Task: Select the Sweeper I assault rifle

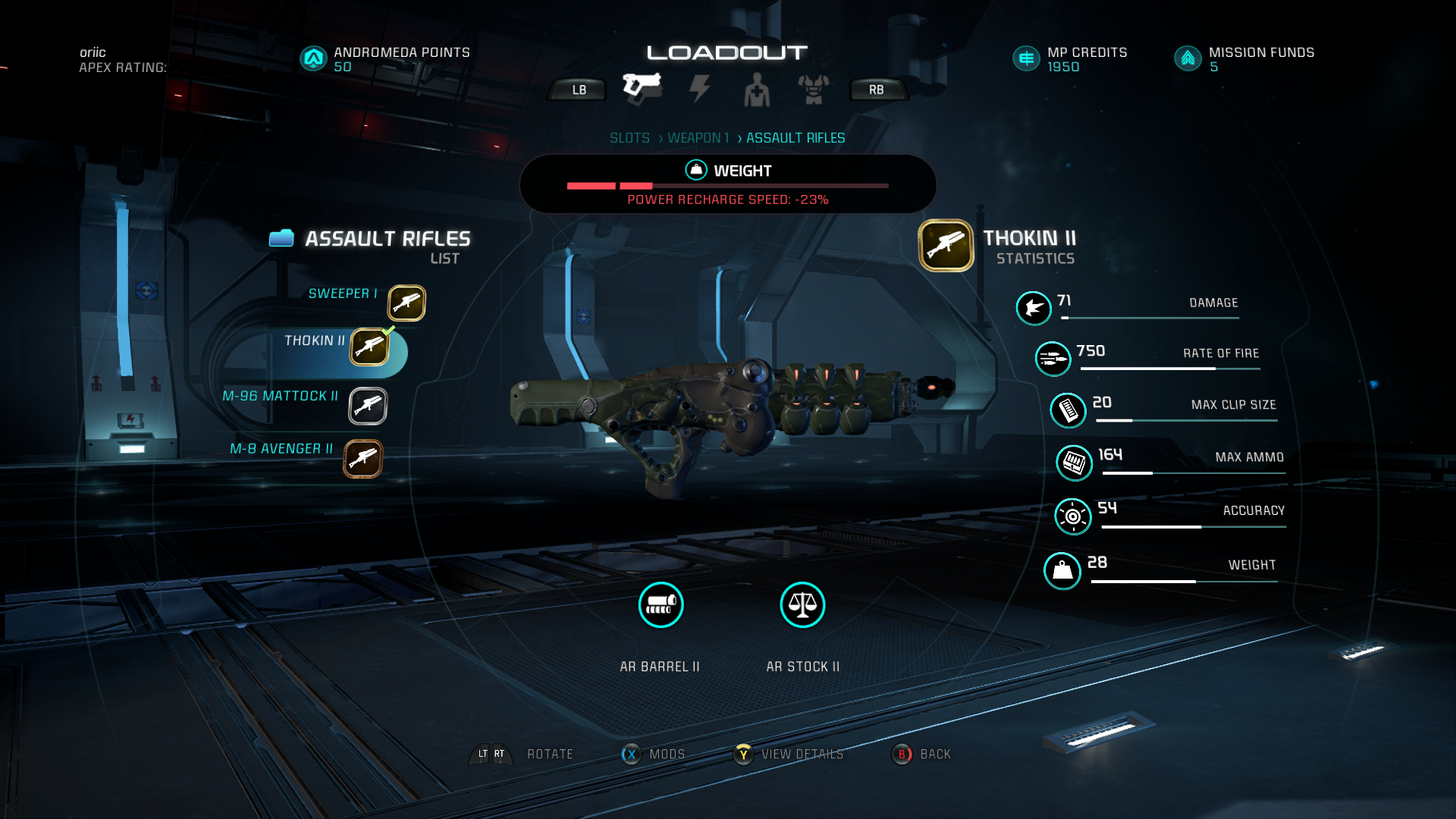Action: click(x=406, y=303)
